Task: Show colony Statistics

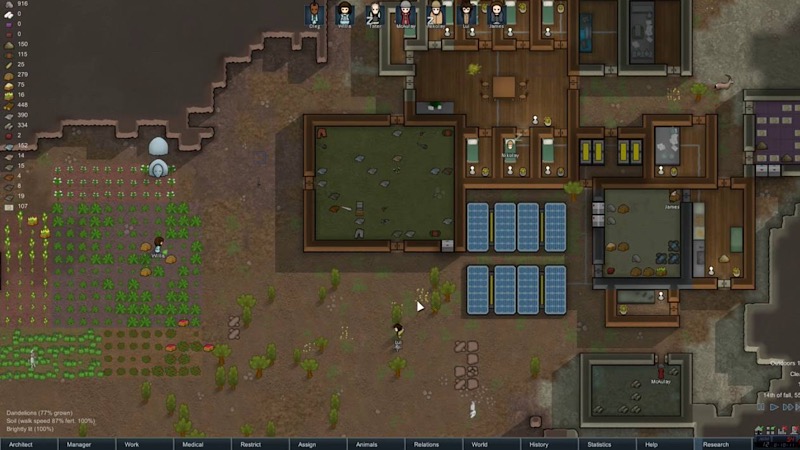Action: 599,444
